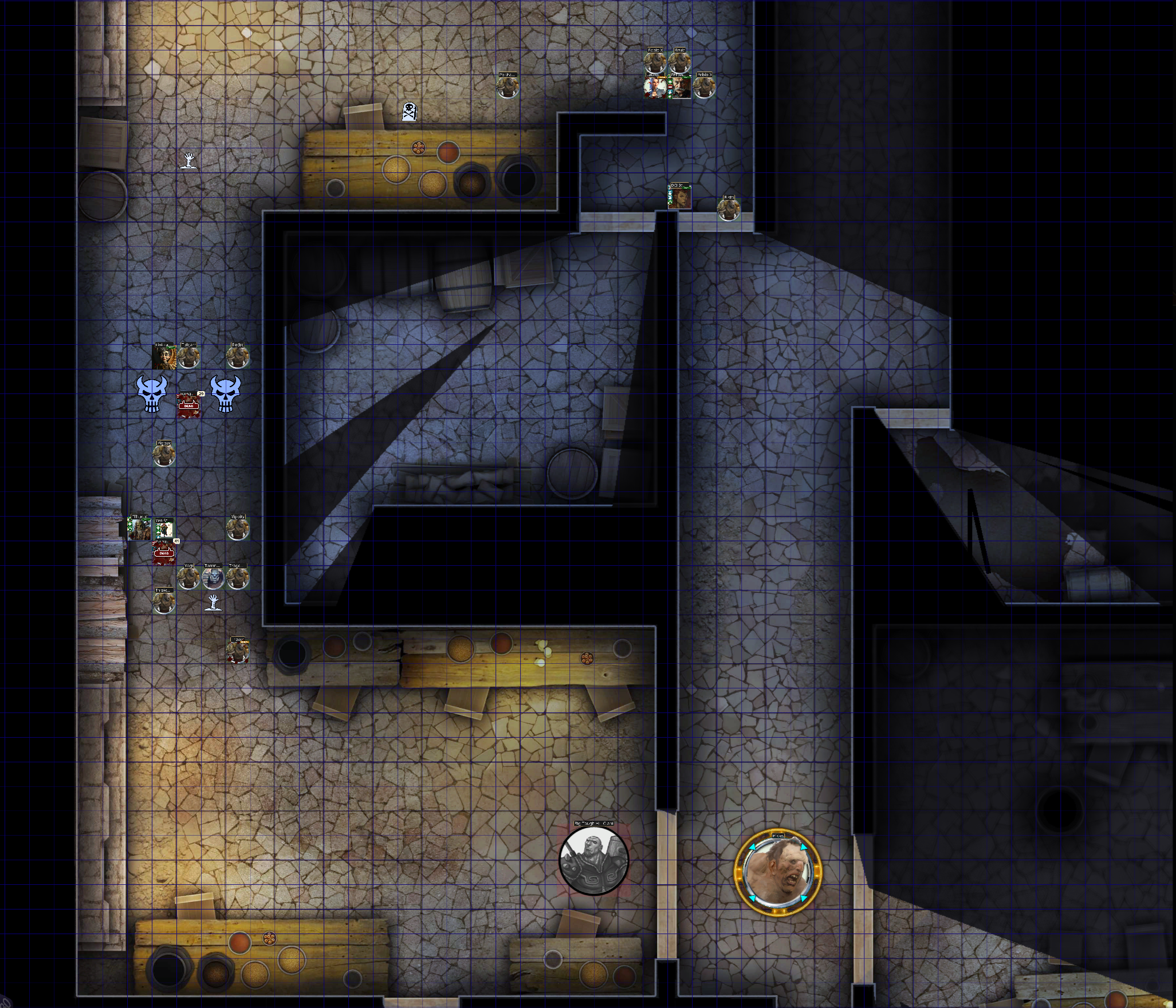Screen dimensions: 1176x1008
Task: Select the Yipsity orc token
Action: [x=238, y=529]
